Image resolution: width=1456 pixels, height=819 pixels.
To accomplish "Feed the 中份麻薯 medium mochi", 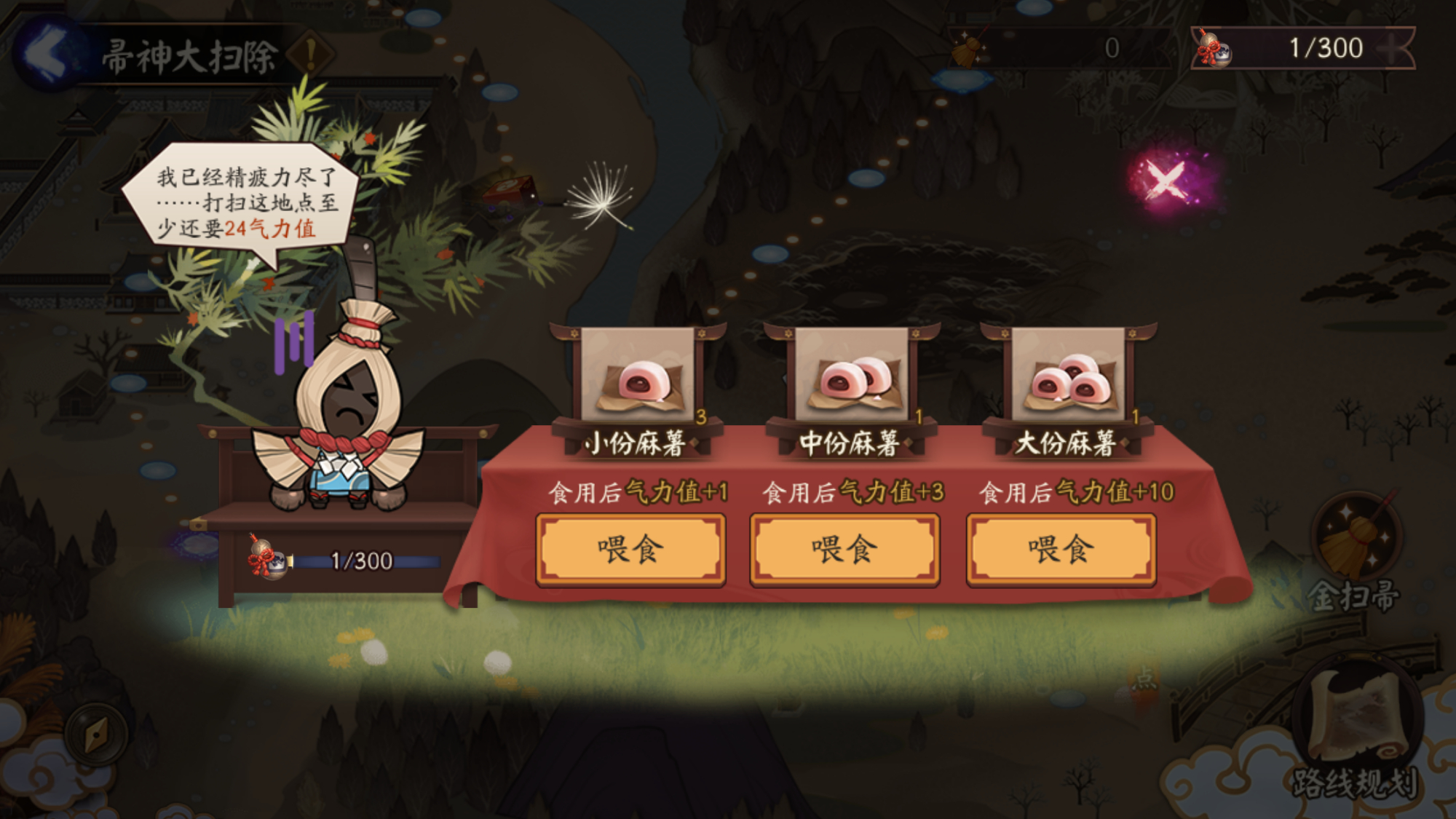I will point(843,550).
